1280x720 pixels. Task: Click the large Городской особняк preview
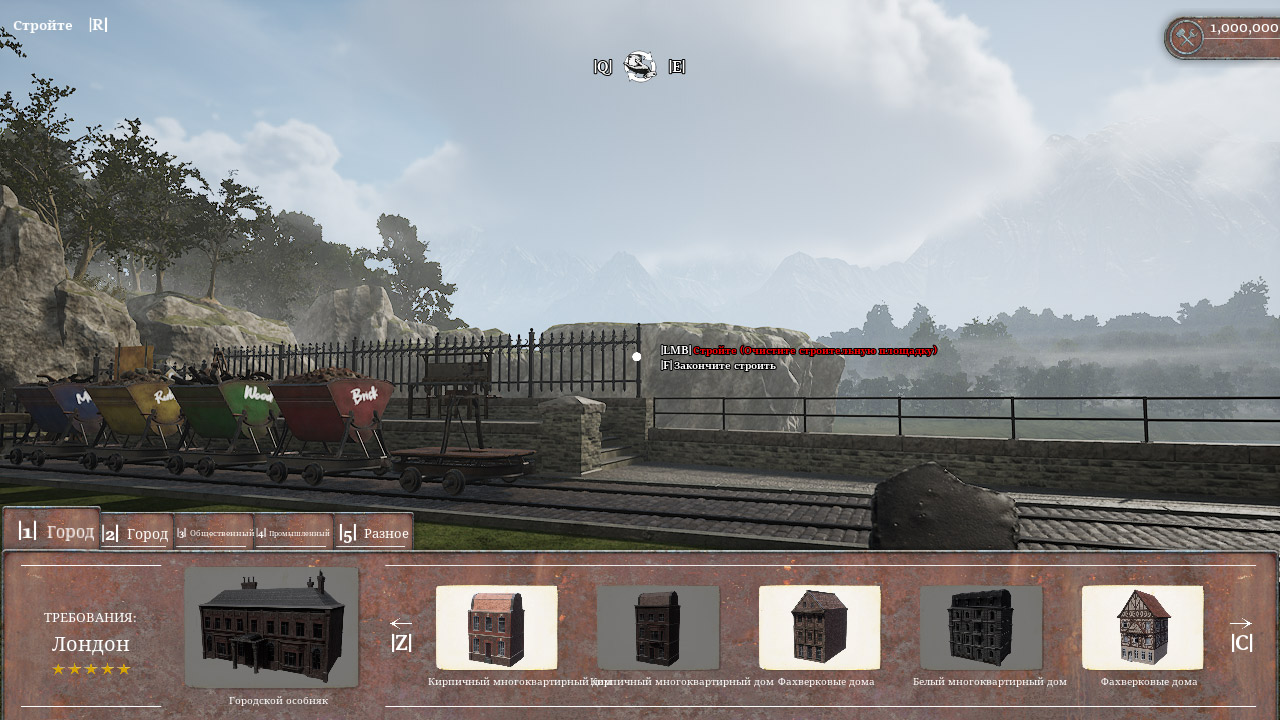point(272,628)
